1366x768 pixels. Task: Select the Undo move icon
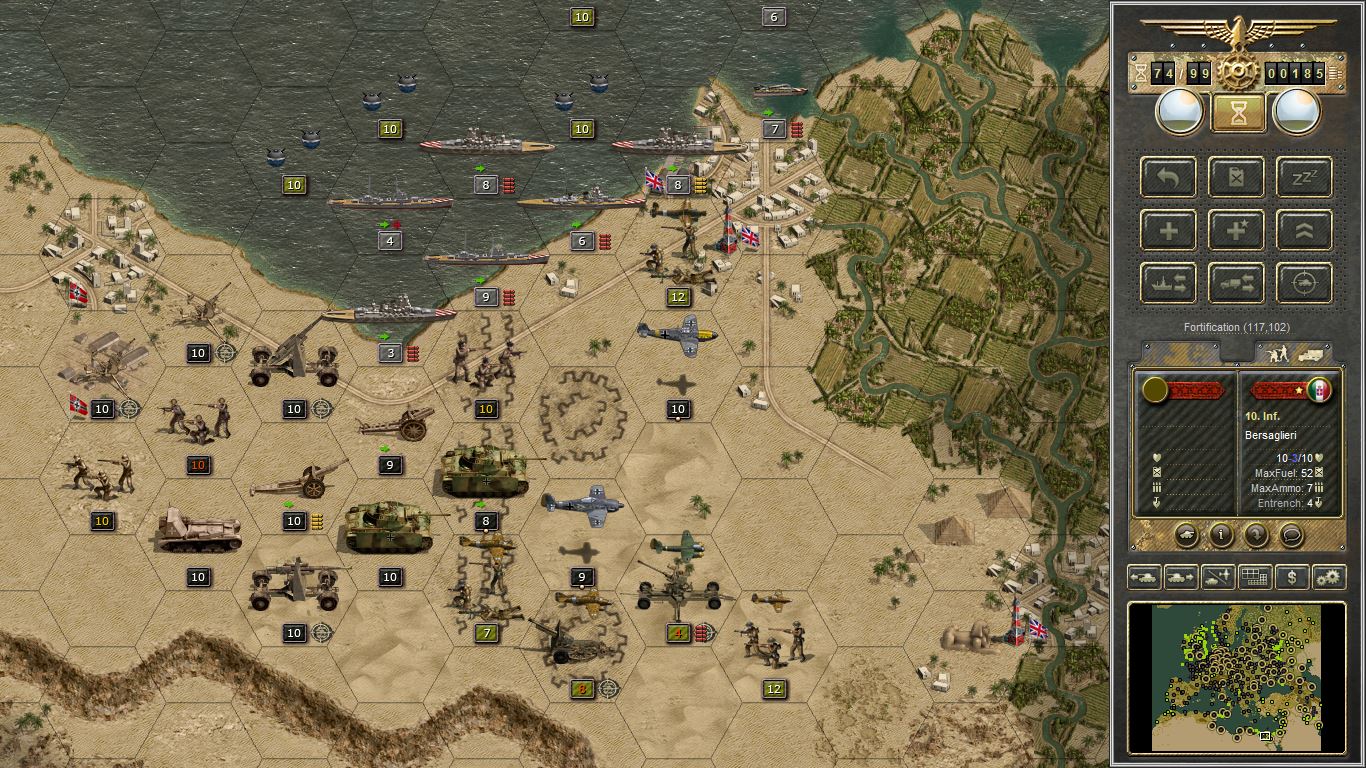point(1167,177)
